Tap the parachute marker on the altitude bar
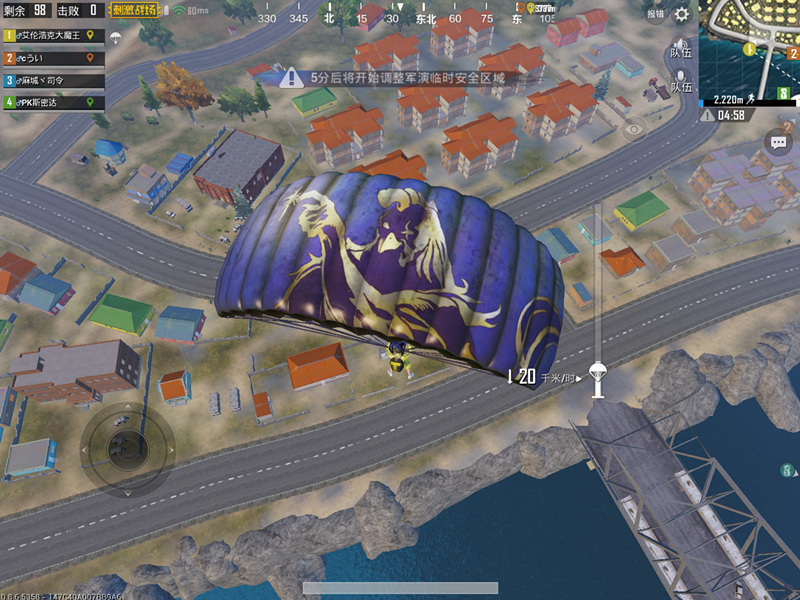 pos(598,372)
